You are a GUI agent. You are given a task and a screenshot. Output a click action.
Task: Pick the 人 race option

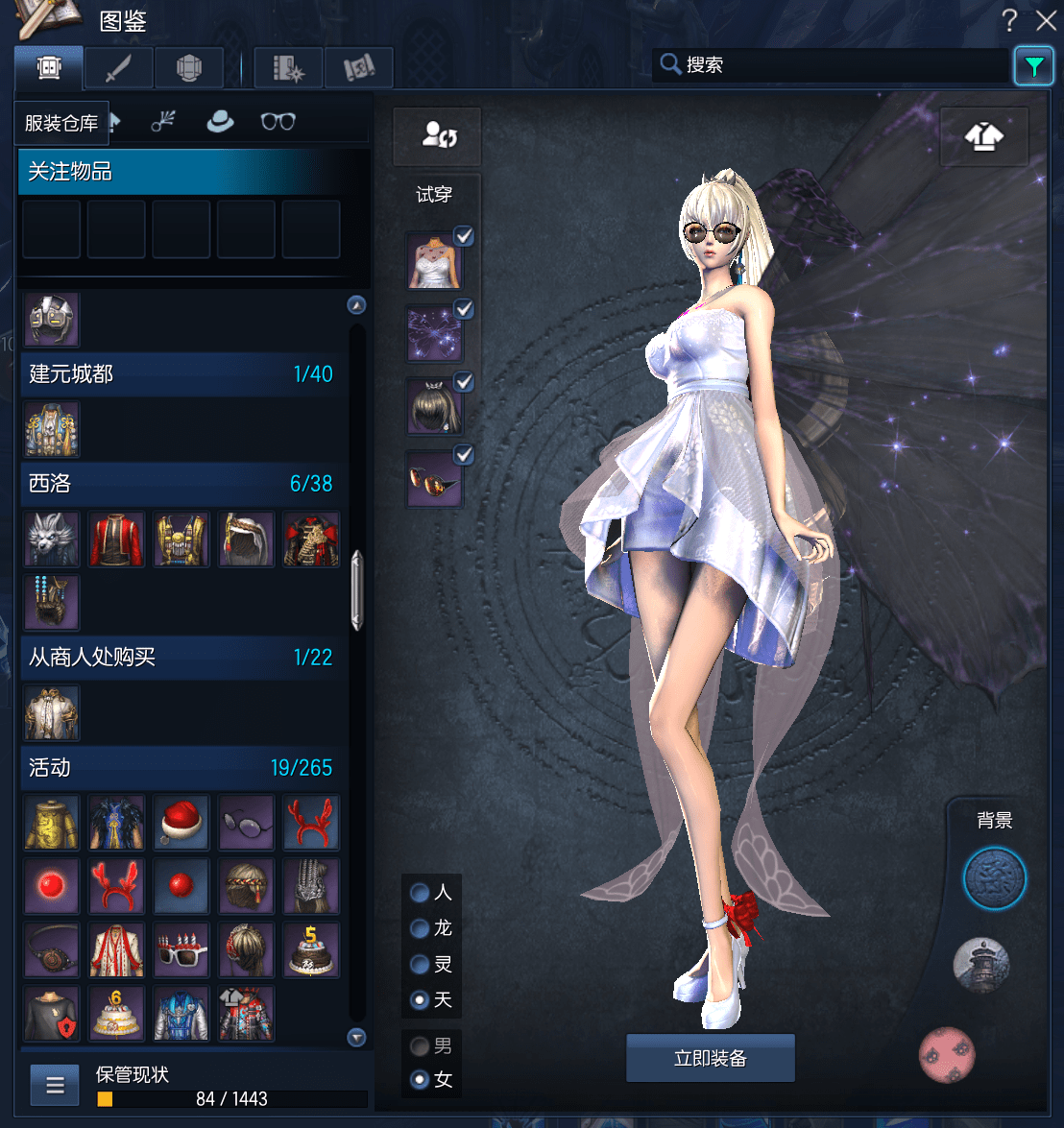point(420,893)
